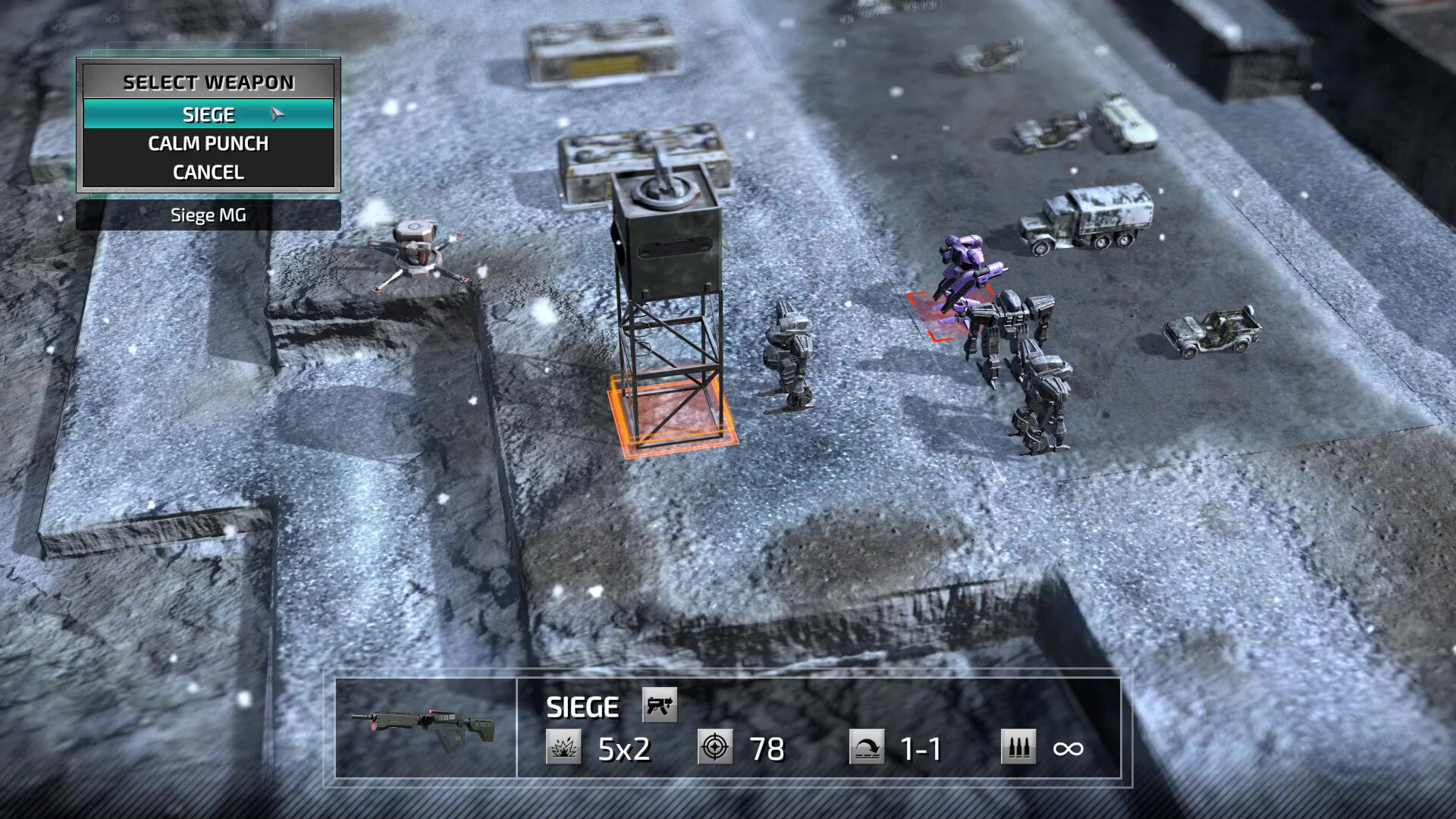This screenshot has width=1456, height=819.
Task: Click the range icon beside the 1-1 value
Action: pyautogui.click(x=867, y=746)
